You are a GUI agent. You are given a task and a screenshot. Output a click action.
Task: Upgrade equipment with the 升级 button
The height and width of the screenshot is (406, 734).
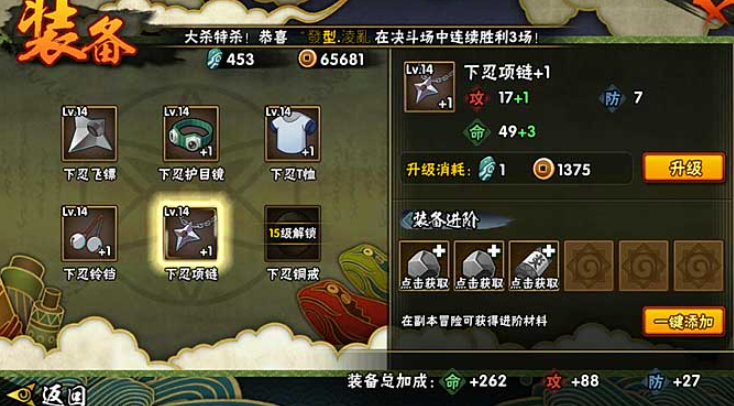point(683,167)
